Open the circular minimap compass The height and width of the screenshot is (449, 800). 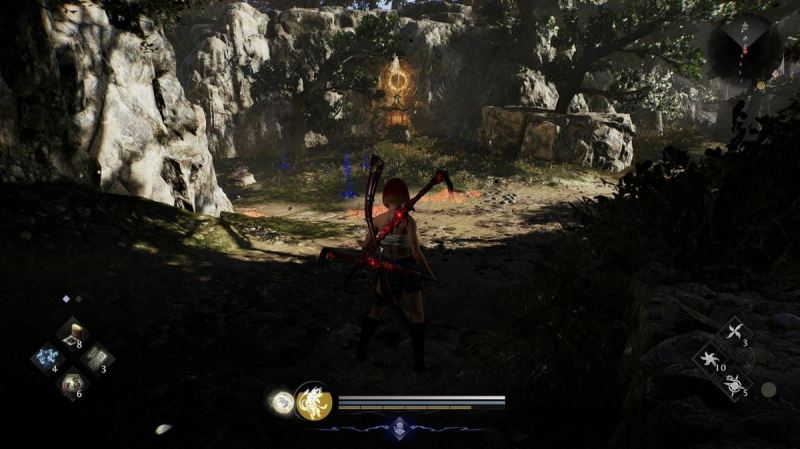pos(744,47)
